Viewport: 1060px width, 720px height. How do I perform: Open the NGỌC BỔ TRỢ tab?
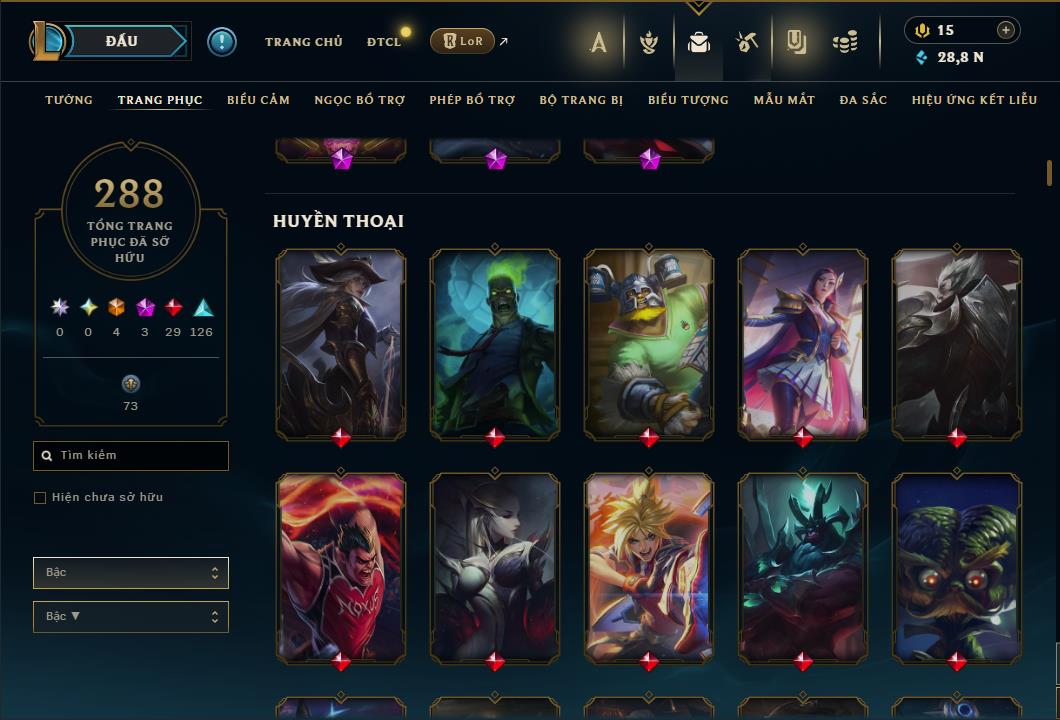(359, 100)
